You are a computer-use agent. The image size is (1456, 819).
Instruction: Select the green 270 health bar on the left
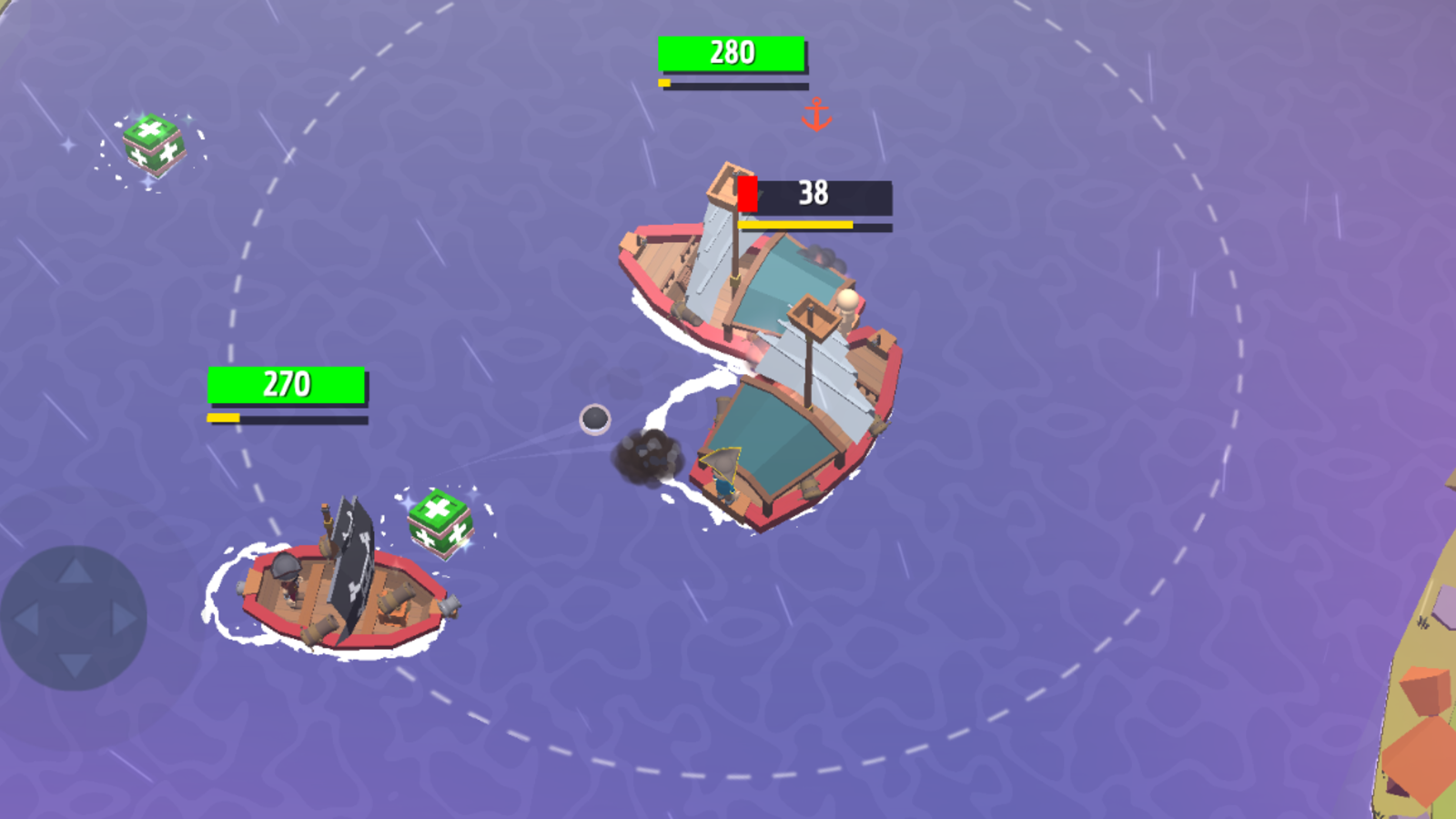(x=288, y=383)
